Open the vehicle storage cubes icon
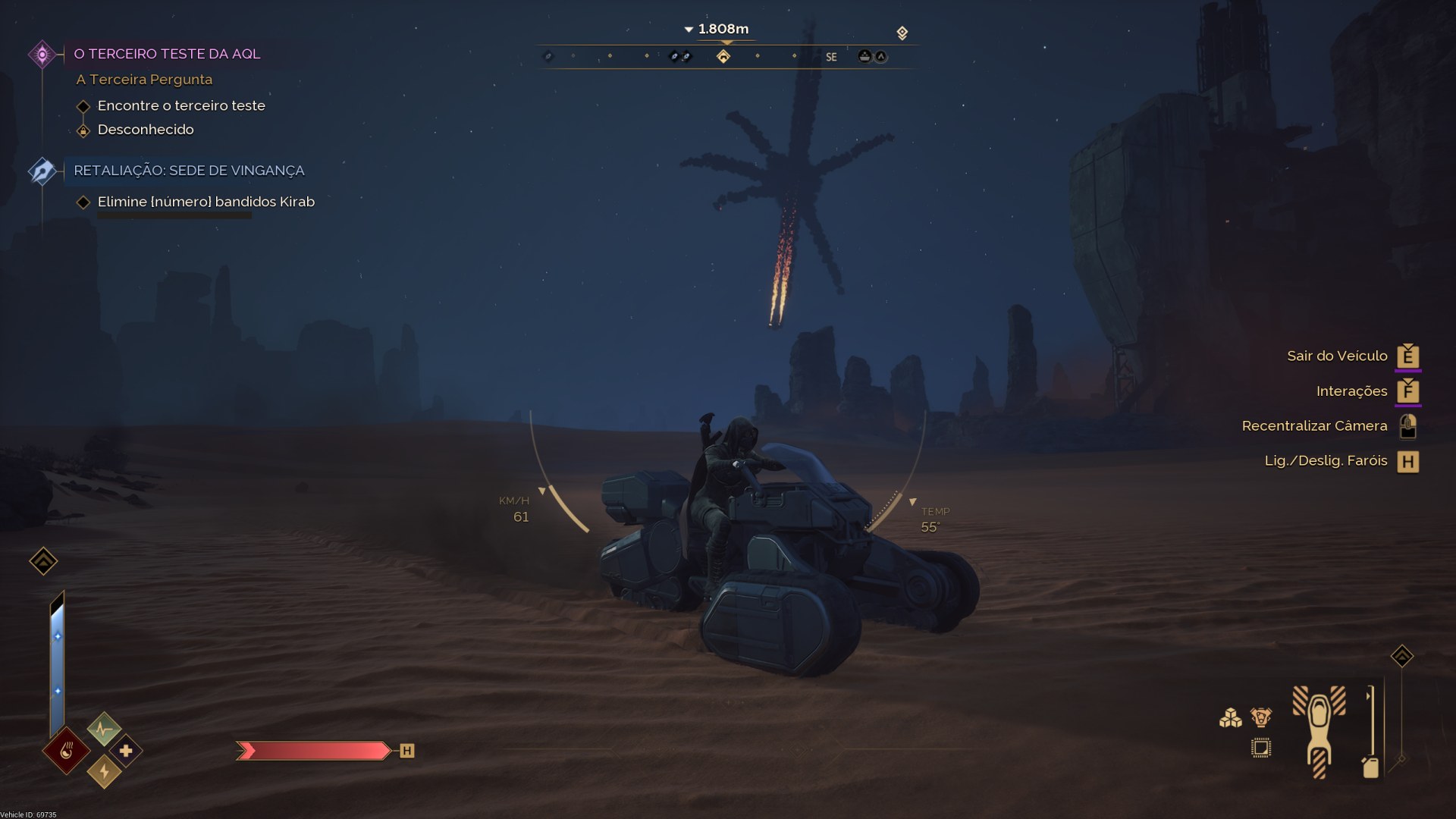This screenshot has height=819, width=1456. pos(1230,717)
